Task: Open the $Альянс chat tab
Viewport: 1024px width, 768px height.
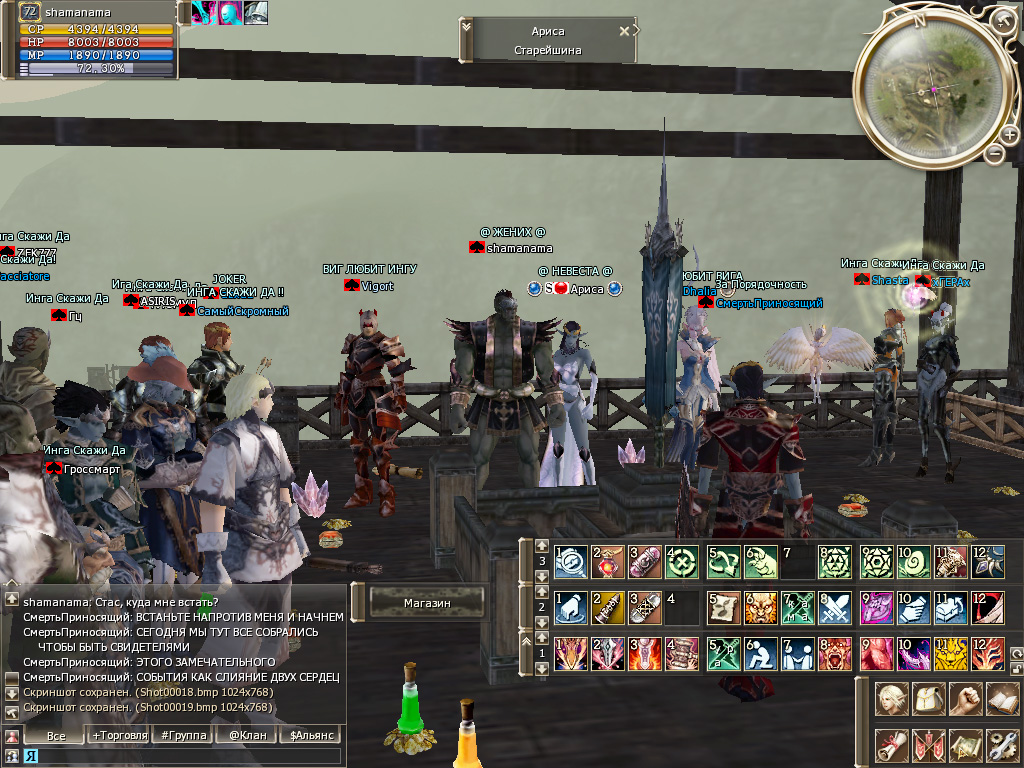Action: pyautogui.click(x=311, y=735)
